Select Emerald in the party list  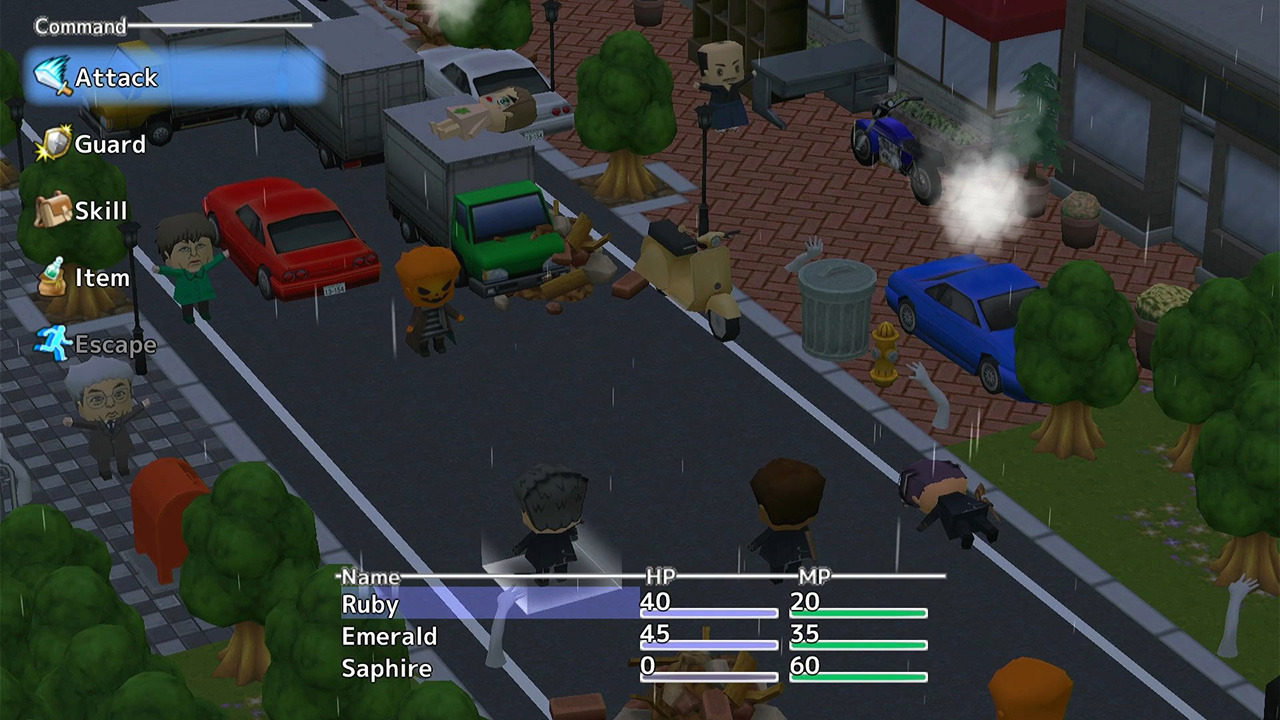(x=389, y=636)
